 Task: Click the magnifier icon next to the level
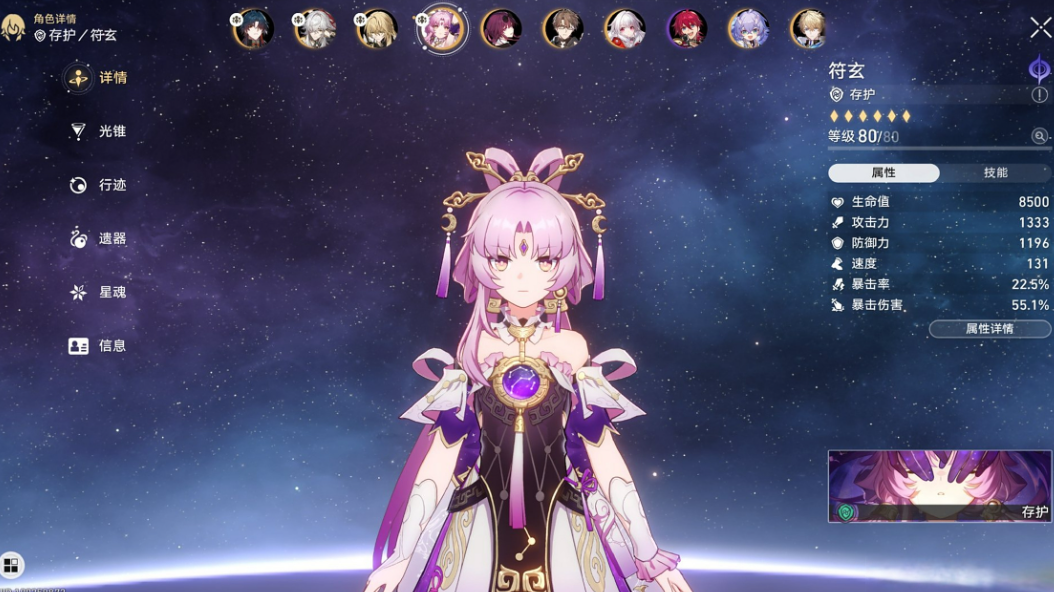coord(1040,136)
